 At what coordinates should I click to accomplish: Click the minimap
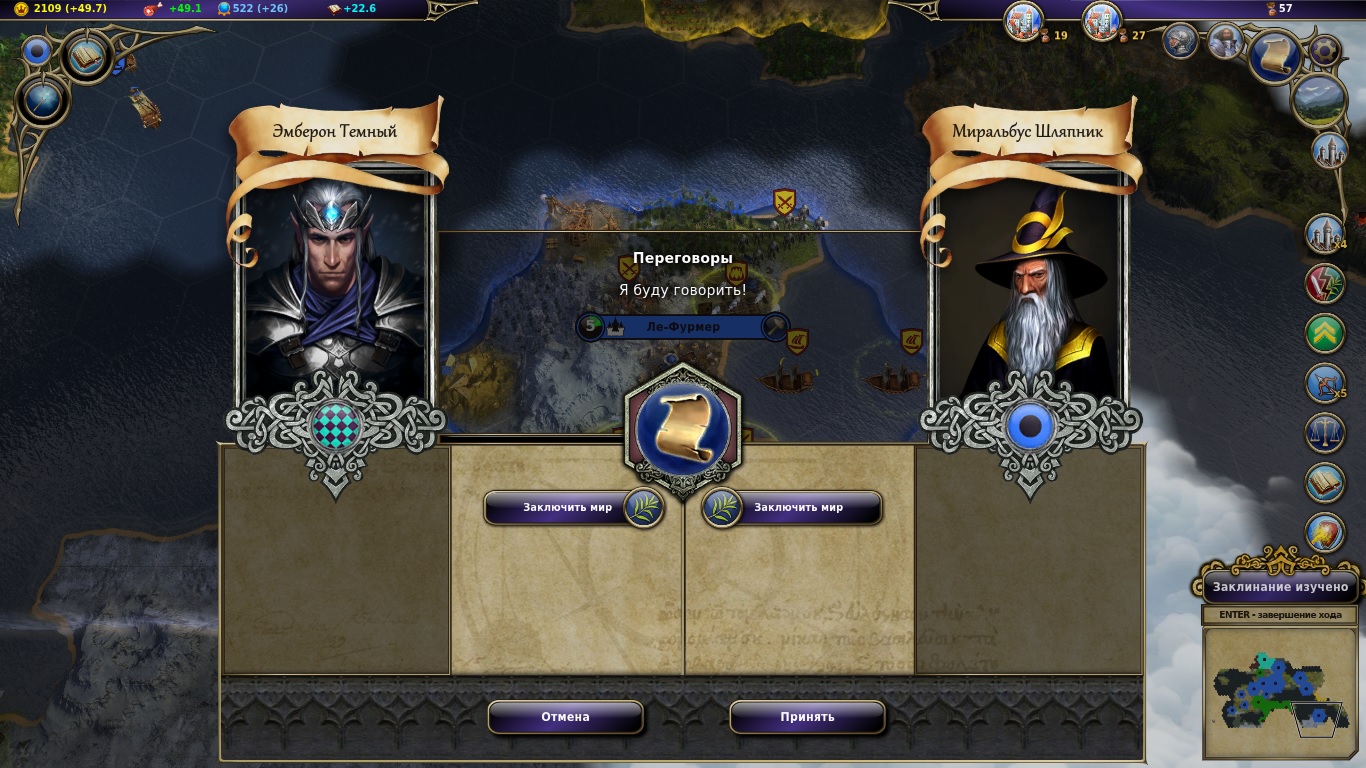point(1278,690)
